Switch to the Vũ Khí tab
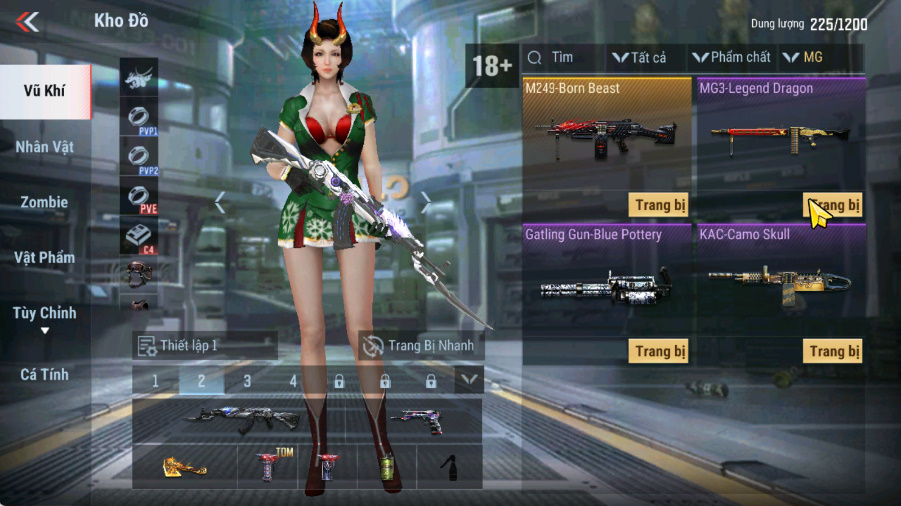 tap(45, 91)
